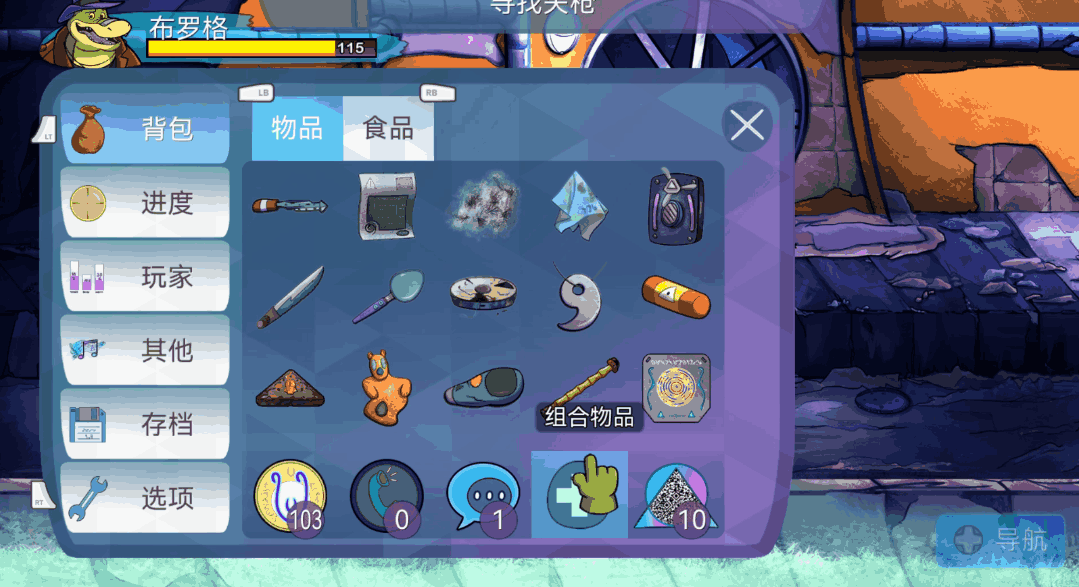Image resolution: width=1079 pixels, height=587 pixels.
Task: Open the 选项 options menu
Action: coord(145,497)
